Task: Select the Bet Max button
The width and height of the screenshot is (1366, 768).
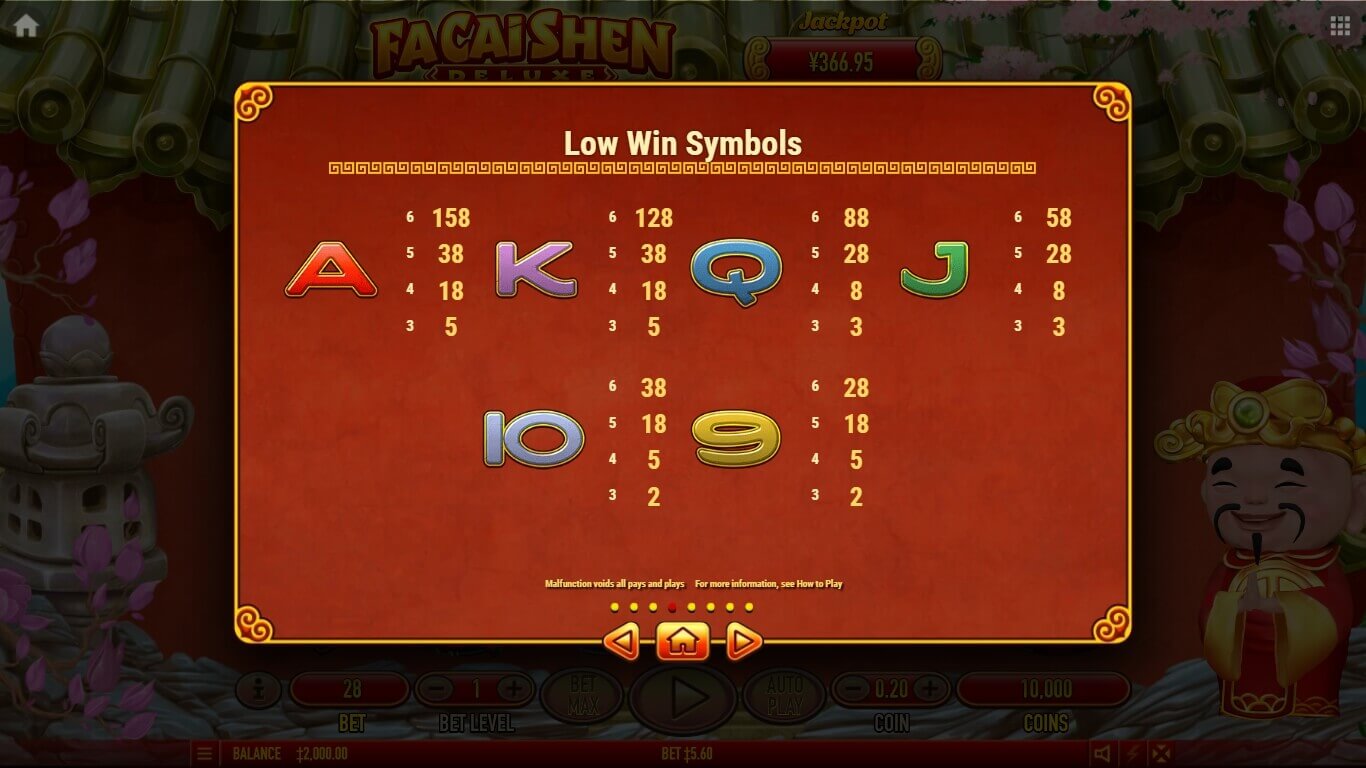Action: click(582, 696)
